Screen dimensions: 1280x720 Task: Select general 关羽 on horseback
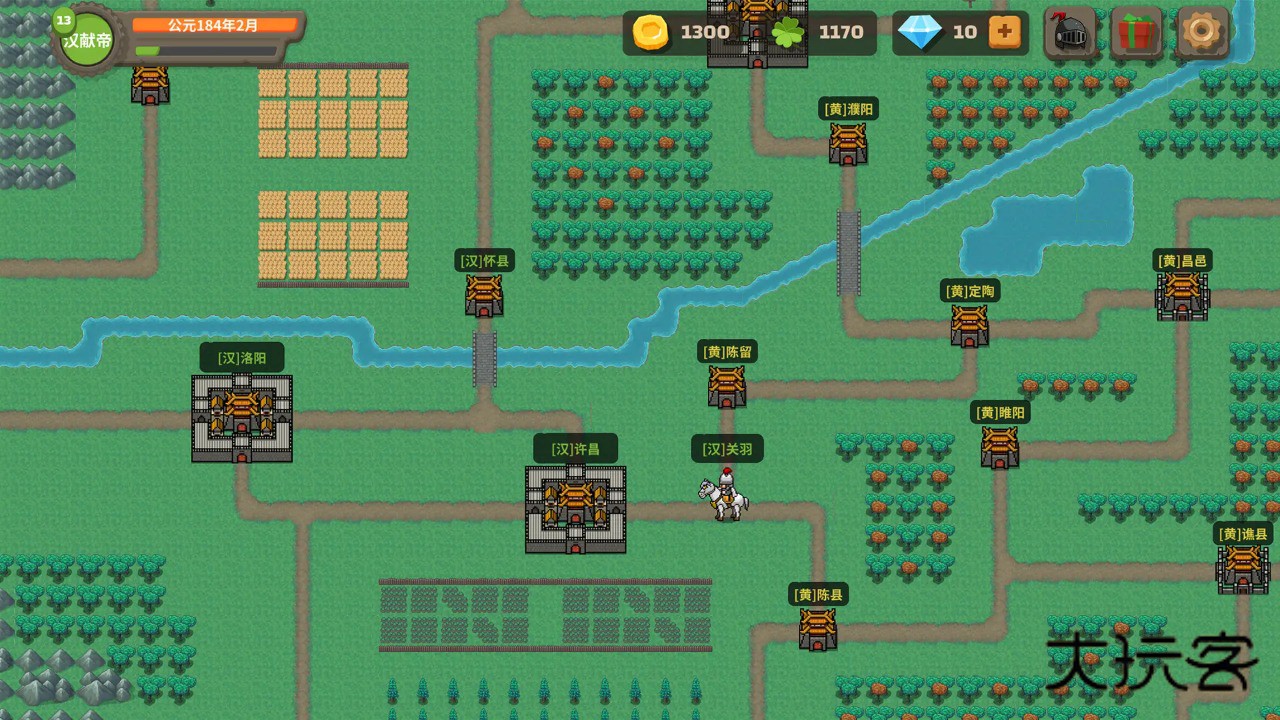click(x=722, y=495)
